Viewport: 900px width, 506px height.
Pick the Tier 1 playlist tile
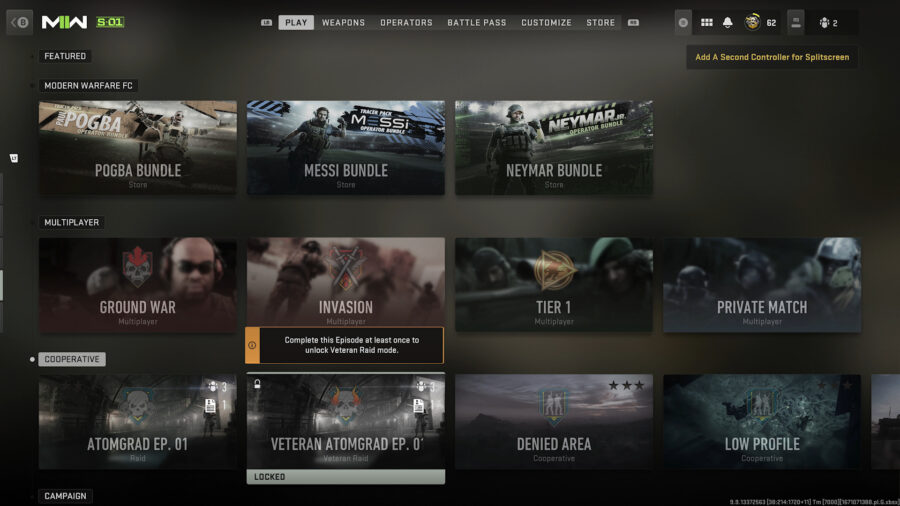pyautogui.click(x=554, y=284)
